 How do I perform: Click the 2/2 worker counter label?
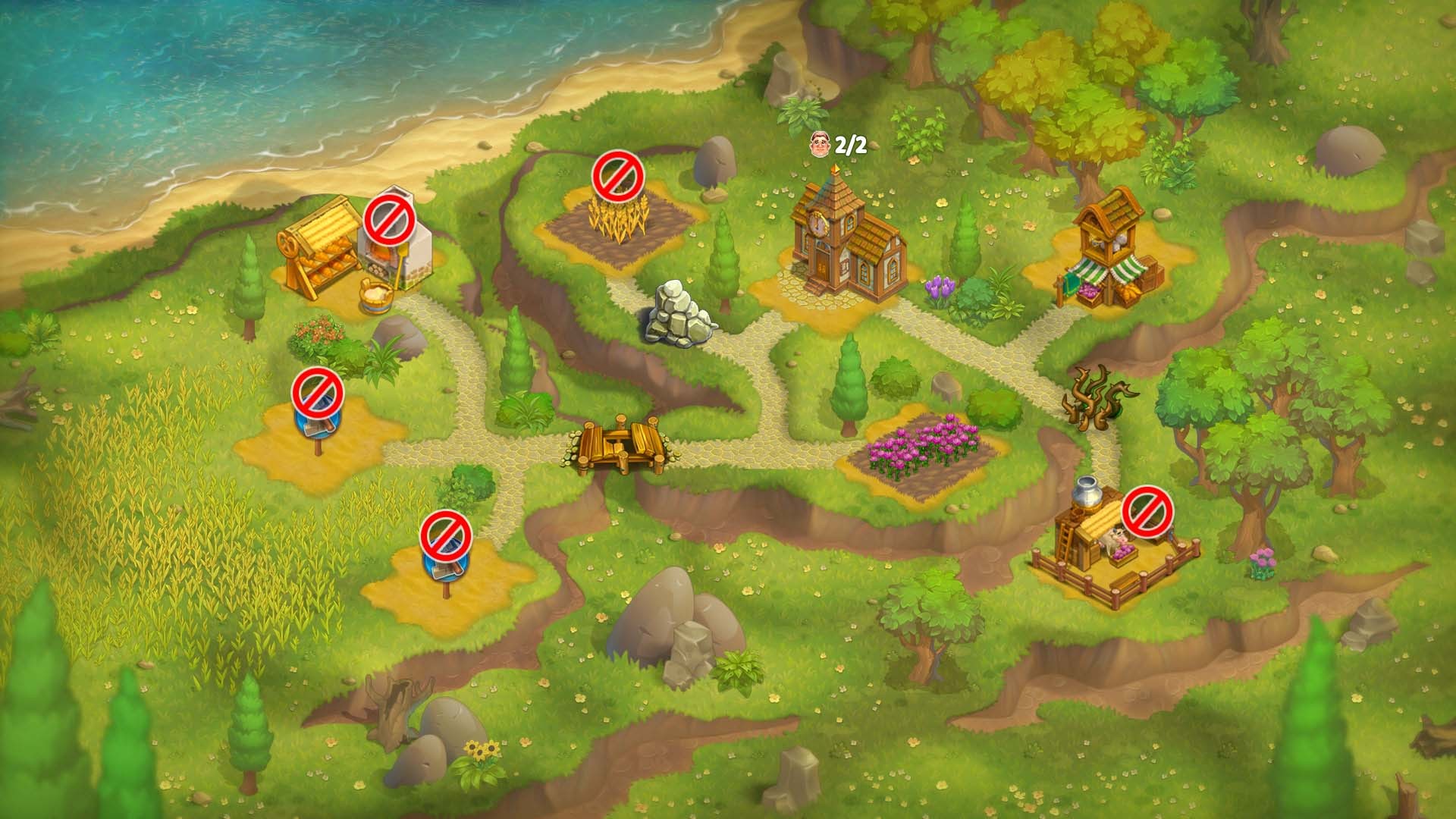point(849,143)
